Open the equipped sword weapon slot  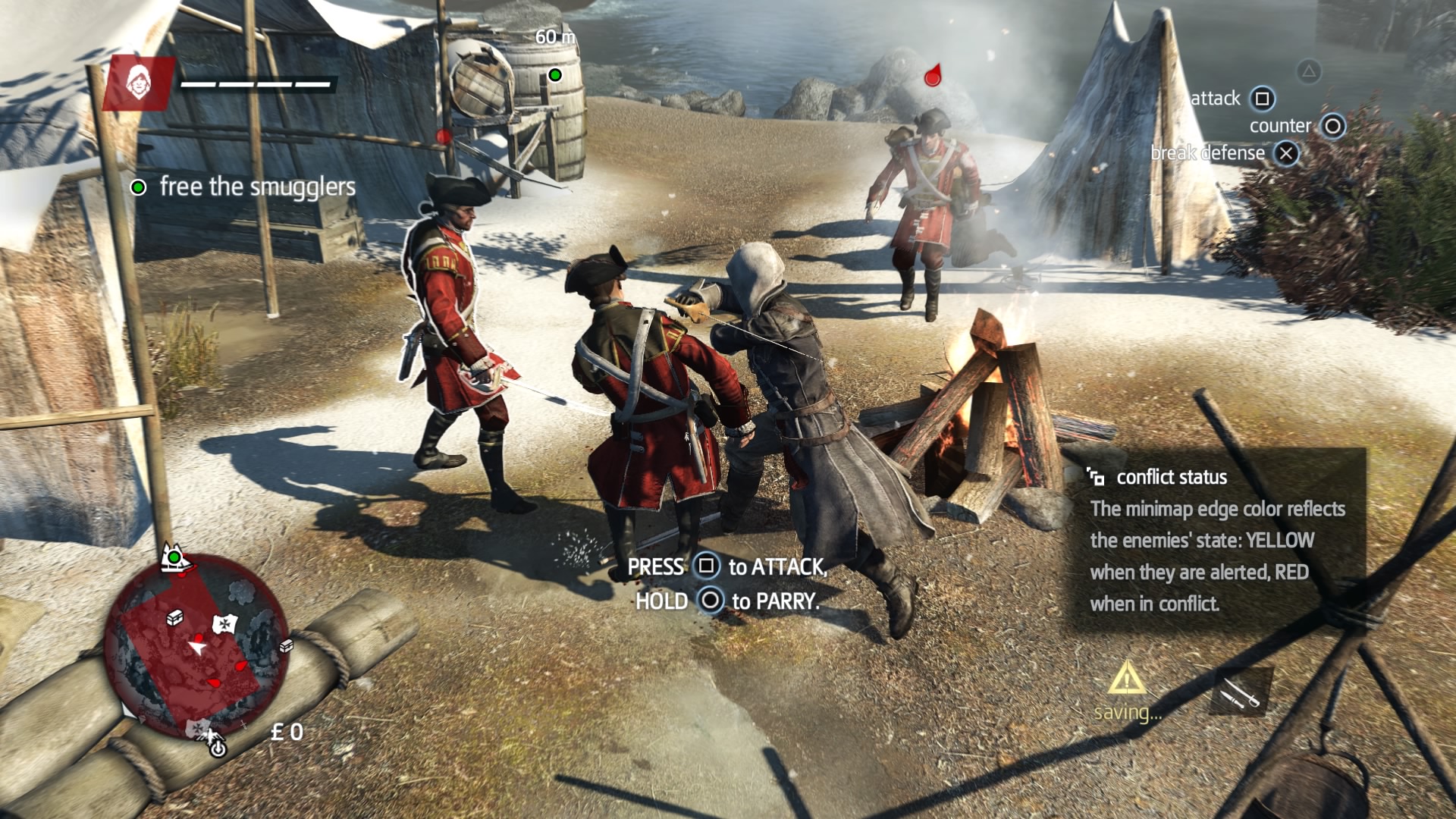pyautogui.click(x=1239, y=693)
